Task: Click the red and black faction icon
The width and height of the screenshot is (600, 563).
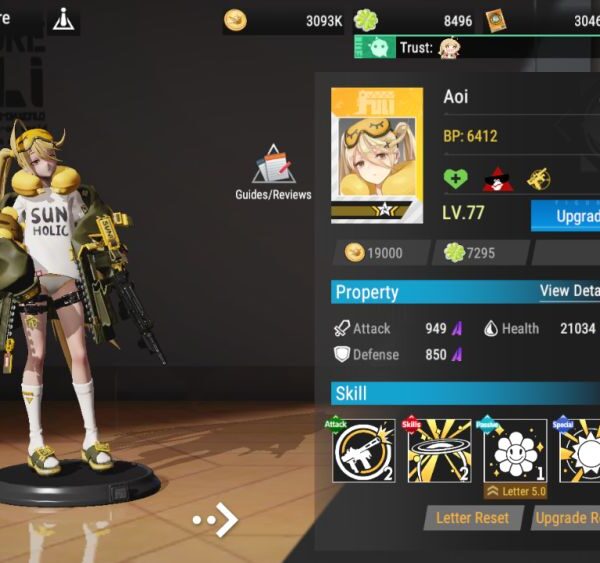Action: point(497,178)
